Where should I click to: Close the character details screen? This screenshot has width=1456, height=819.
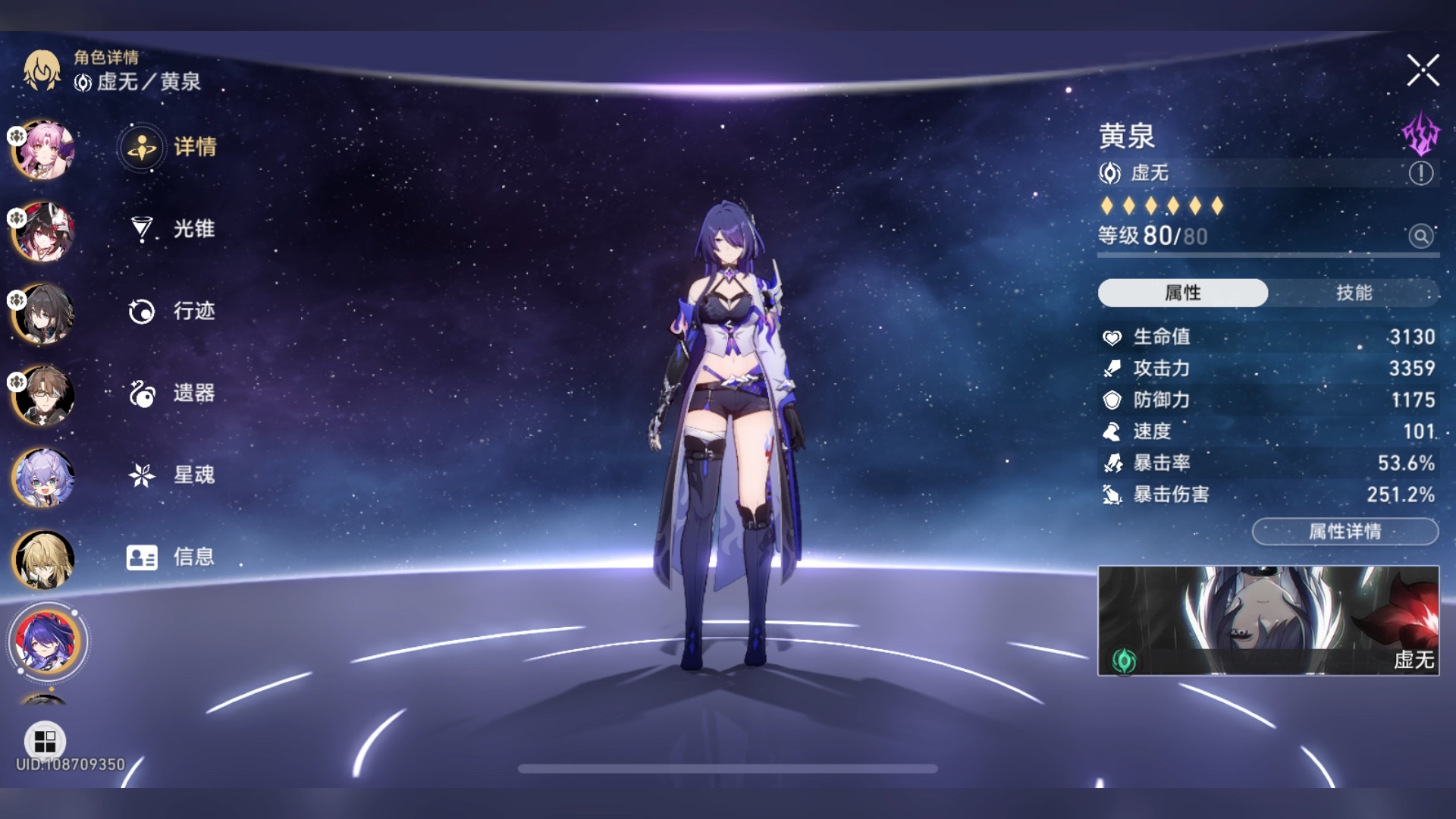click(1423, 71)
